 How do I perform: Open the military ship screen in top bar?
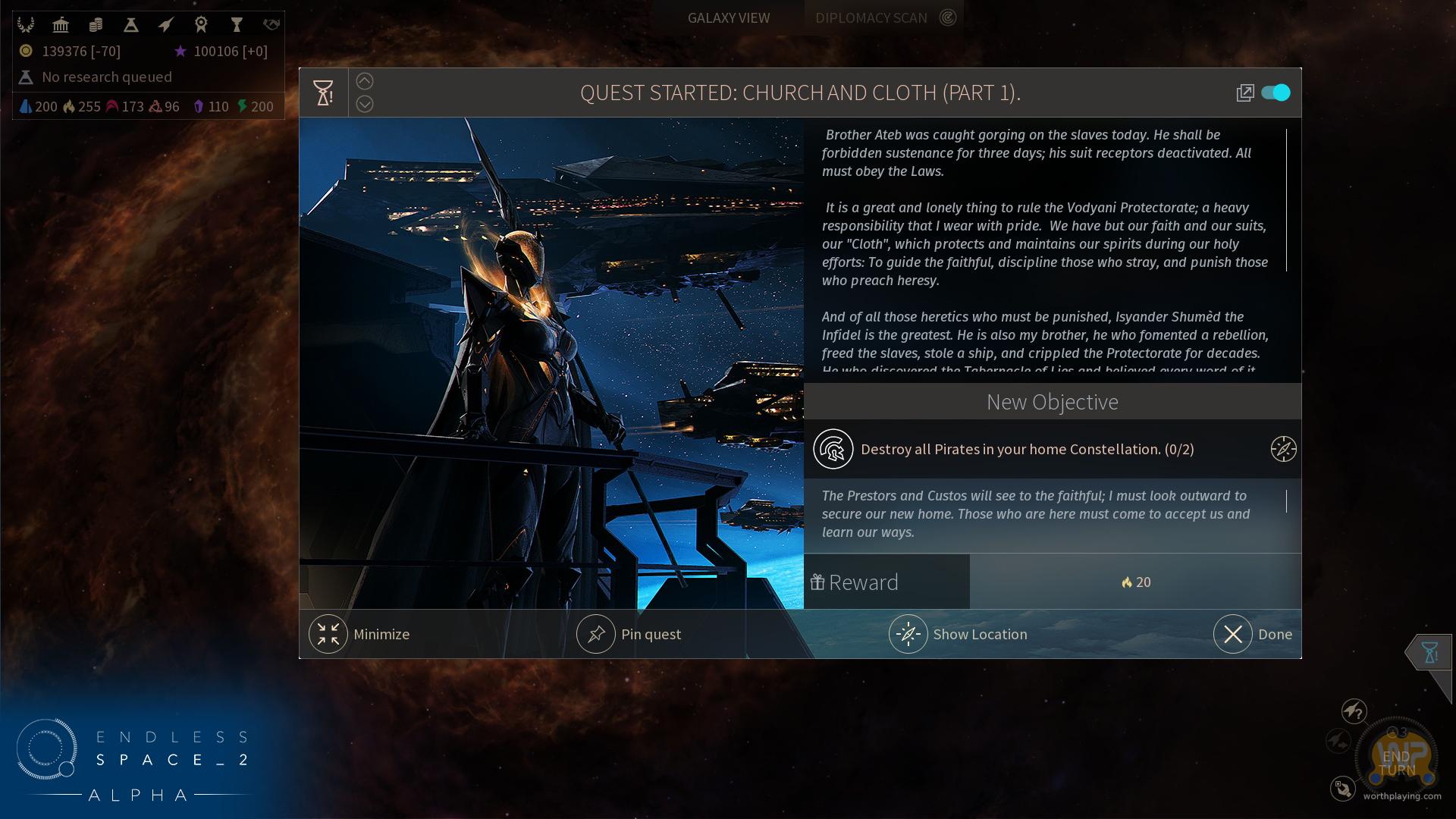click(x=165, y=25)
